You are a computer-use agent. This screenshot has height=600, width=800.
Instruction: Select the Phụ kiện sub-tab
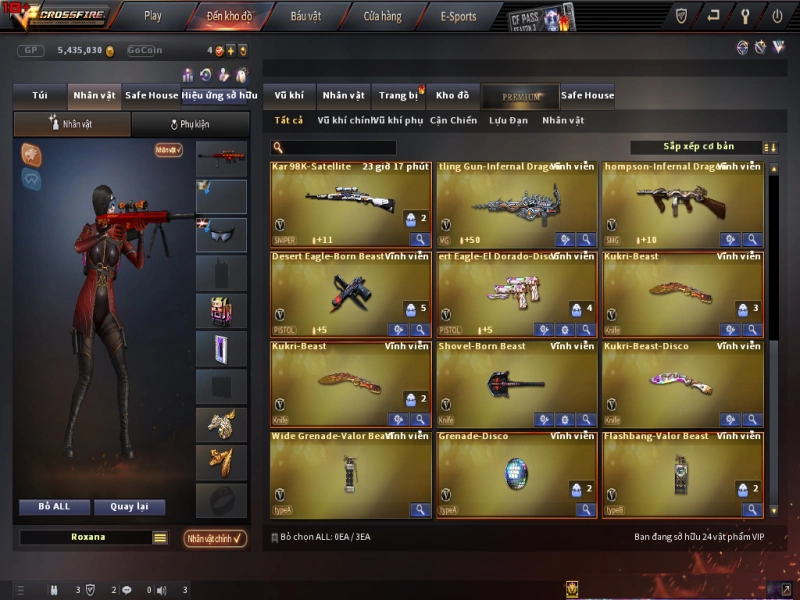(x=190, y=125)
